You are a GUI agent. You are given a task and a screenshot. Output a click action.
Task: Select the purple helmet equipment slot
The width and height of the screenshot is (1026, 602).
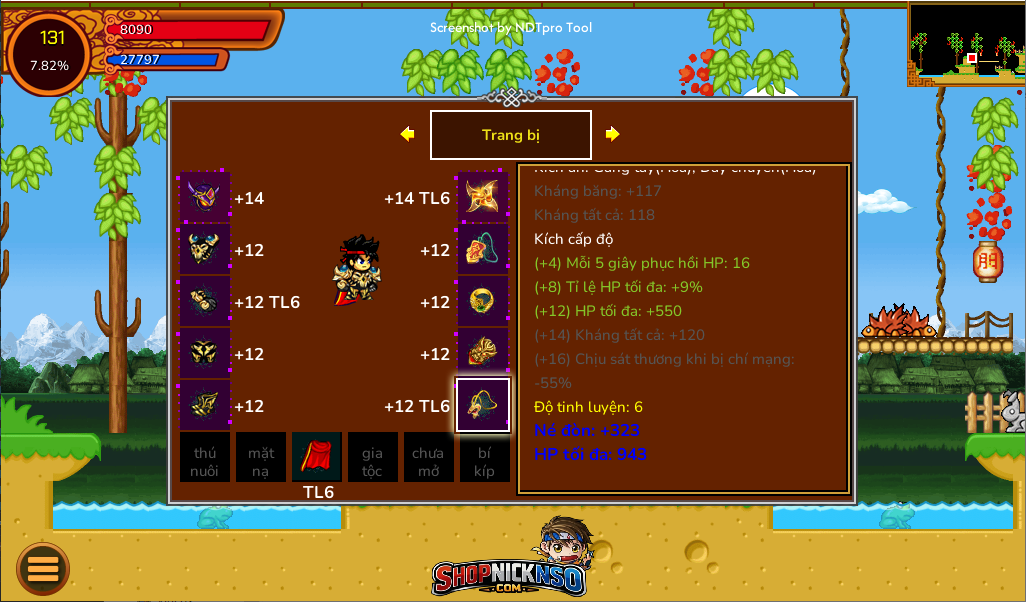205,198
